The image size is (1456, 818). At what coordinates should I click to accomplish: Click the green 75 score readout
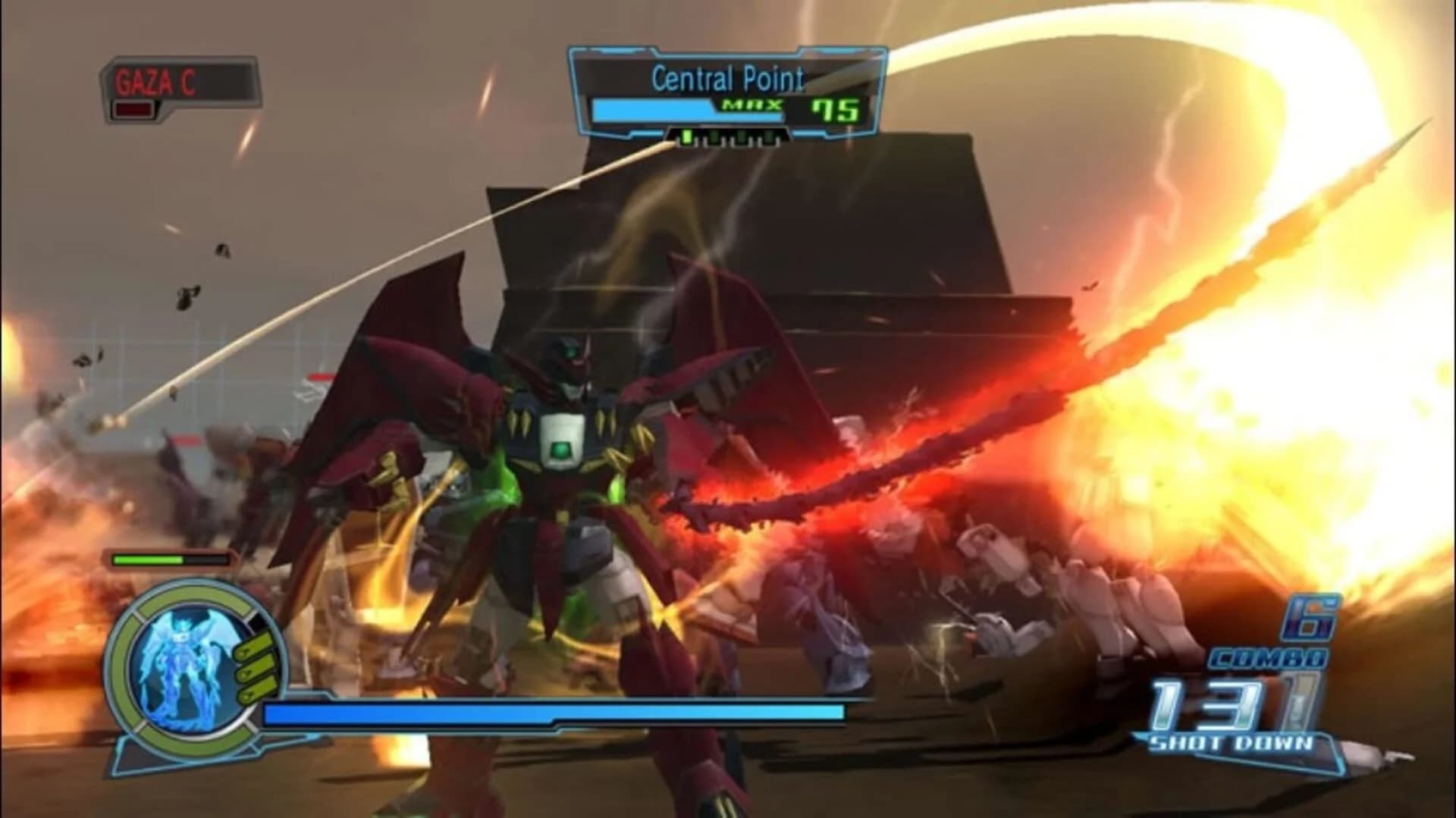(x=835, y=108)
